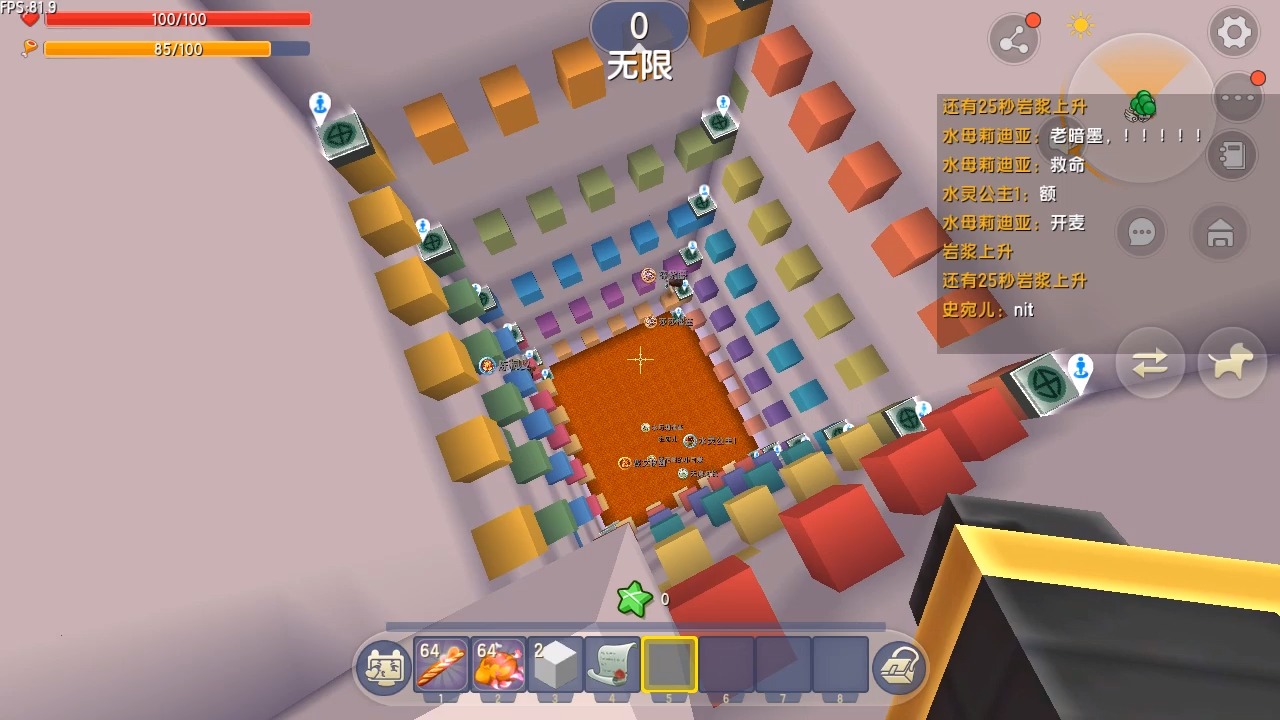Open the three-dots more options button

pos(1237,97)
